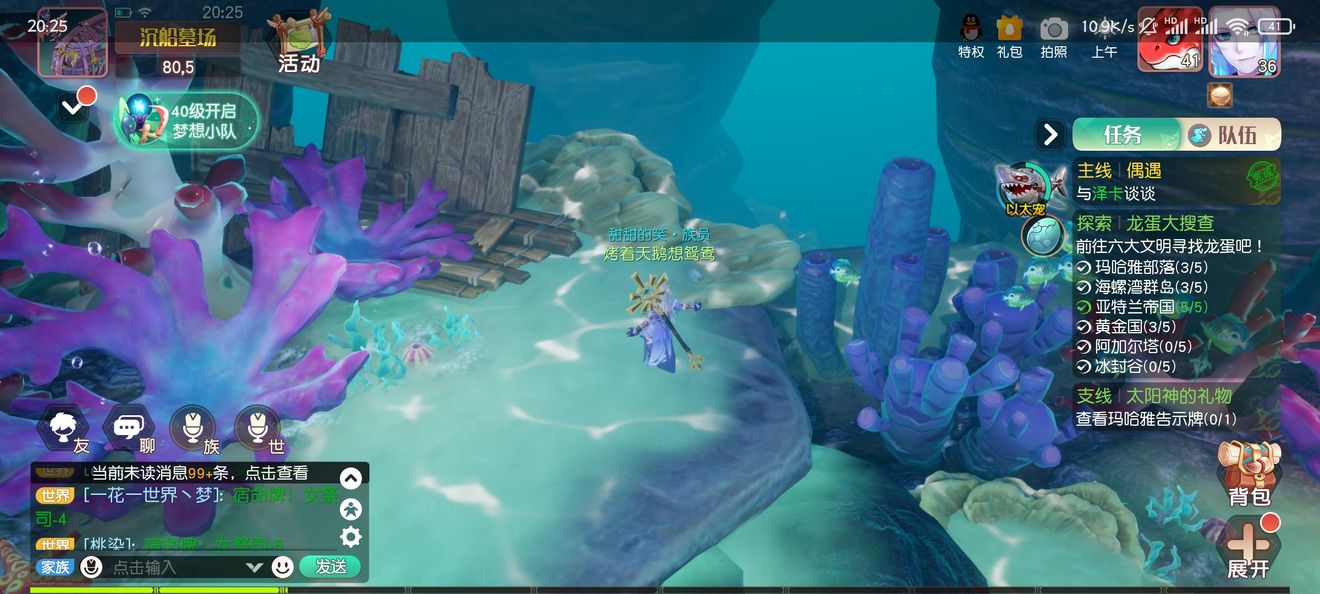This screenshot has width=1320, height=594.
Task: Open chat settings gear icon
Action: [350, 537]
